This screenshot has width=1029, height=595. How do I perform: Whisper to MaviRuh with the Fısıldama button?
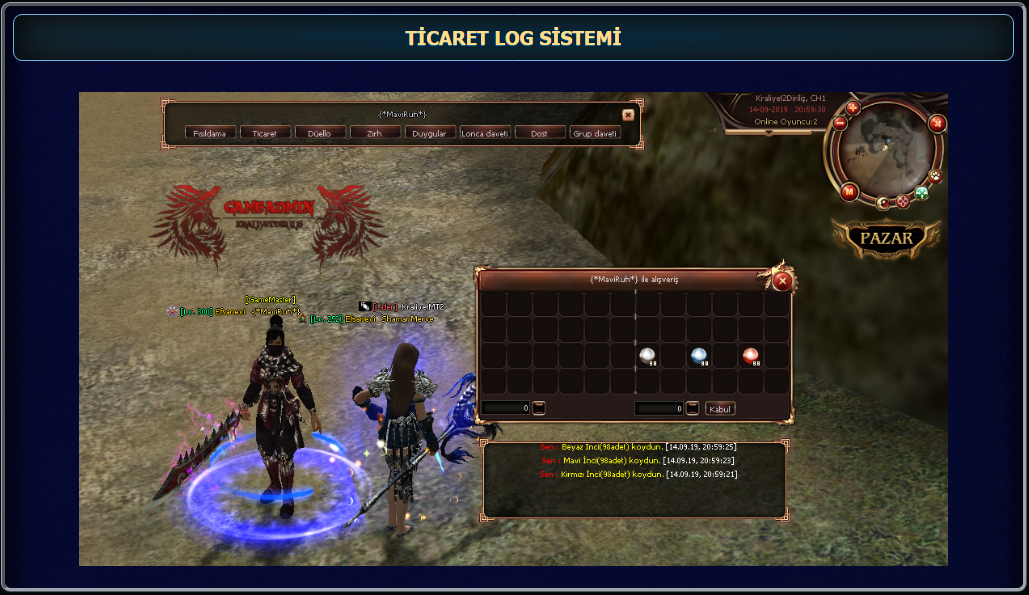211,133
